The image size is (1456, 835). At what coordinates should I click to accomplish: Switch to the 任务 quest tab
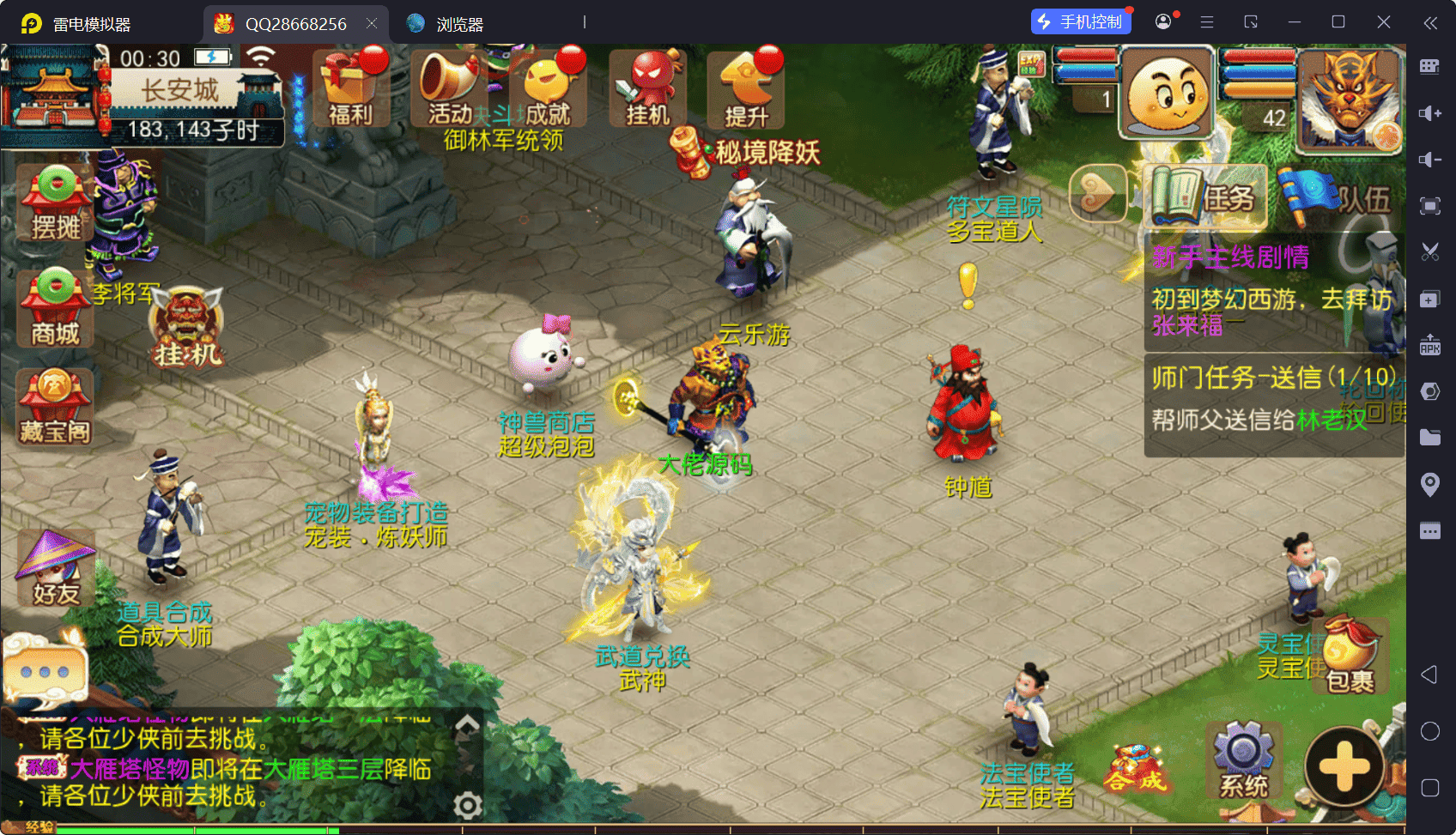tap(1206, 198)
